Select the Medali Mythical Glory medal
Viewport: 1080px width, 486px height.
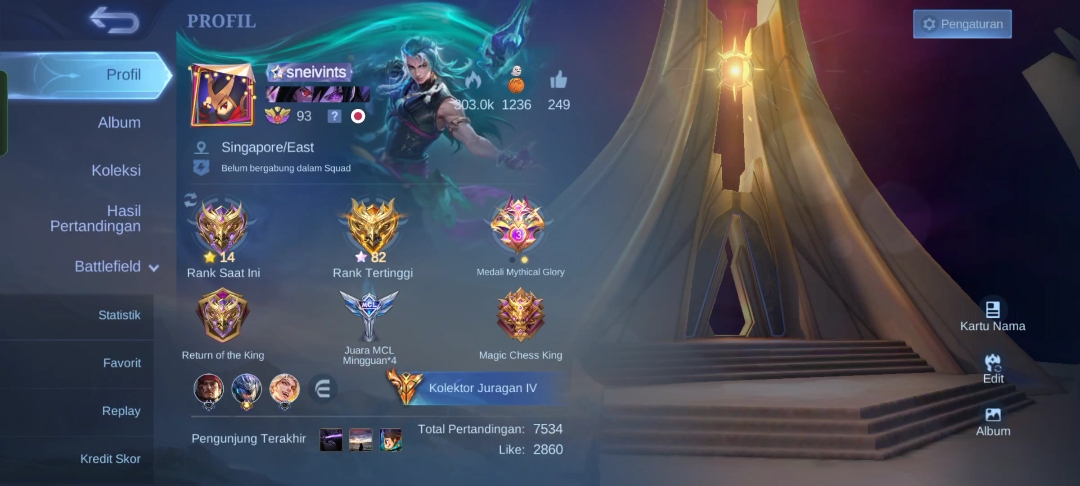point(518,226)
